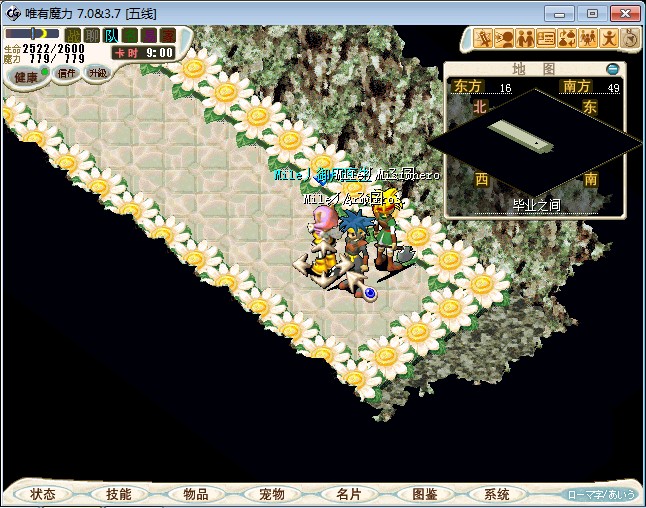Toggle the 聊 chat switch
The width and height of the screenshot is (646, 508).
click(x=92, y=36)
